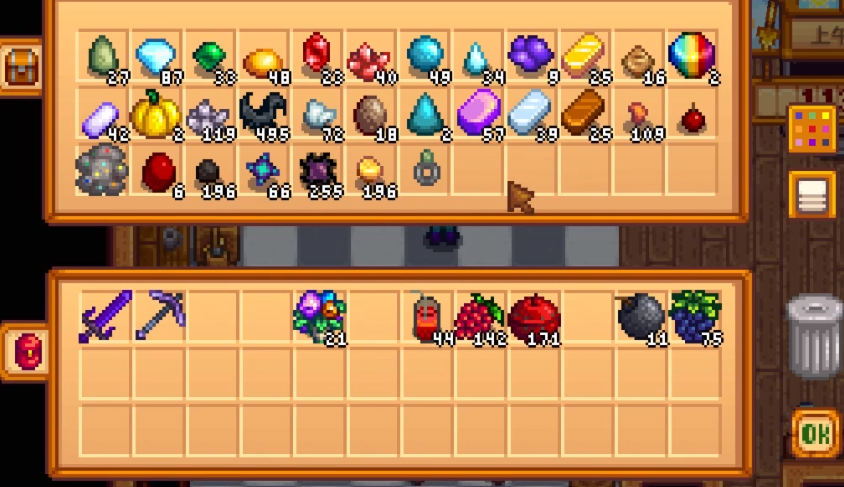Click the chest icon tab
Screen dimensions: 844x487
point(21,67)
